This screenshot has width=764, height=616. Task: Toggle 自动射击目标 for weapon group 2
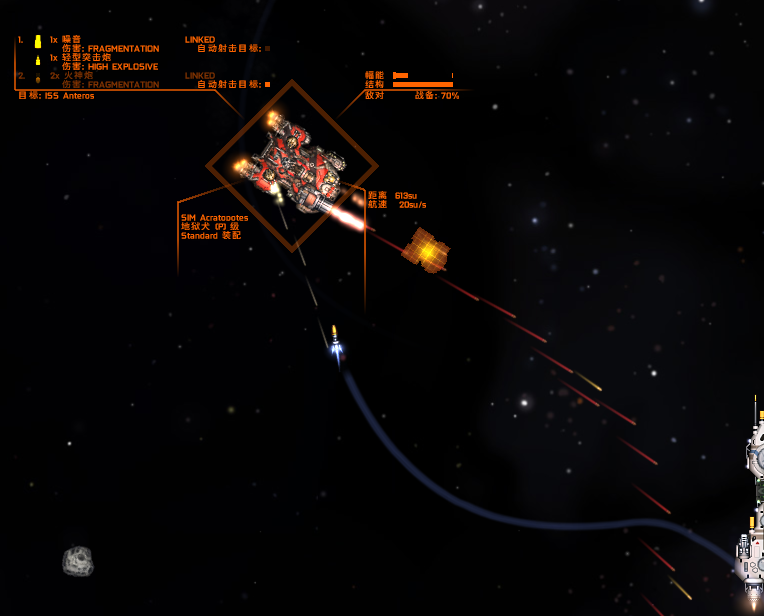(267, 85)
